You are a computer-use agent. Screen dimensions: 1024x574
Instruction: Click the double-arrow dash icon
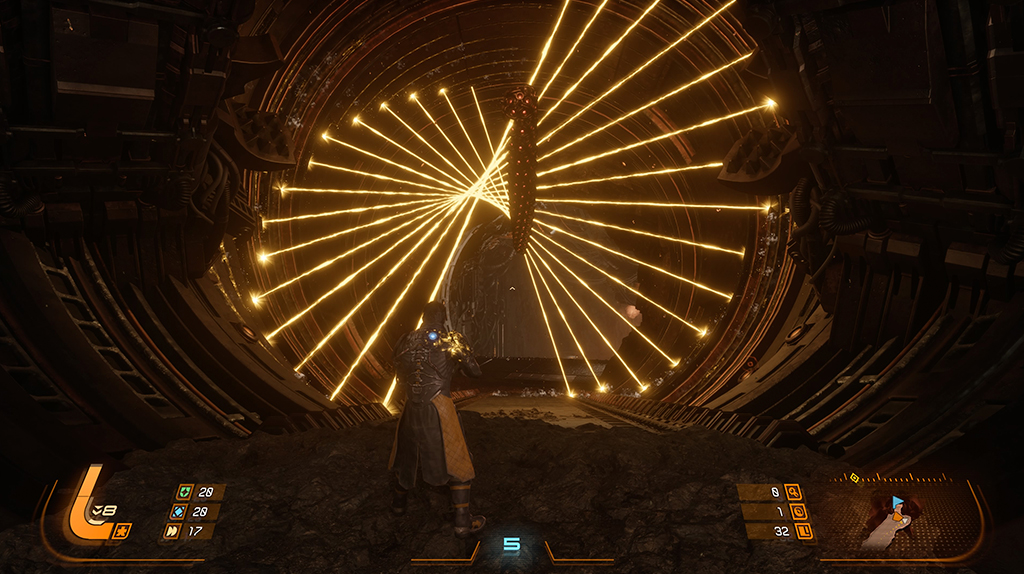170,531
